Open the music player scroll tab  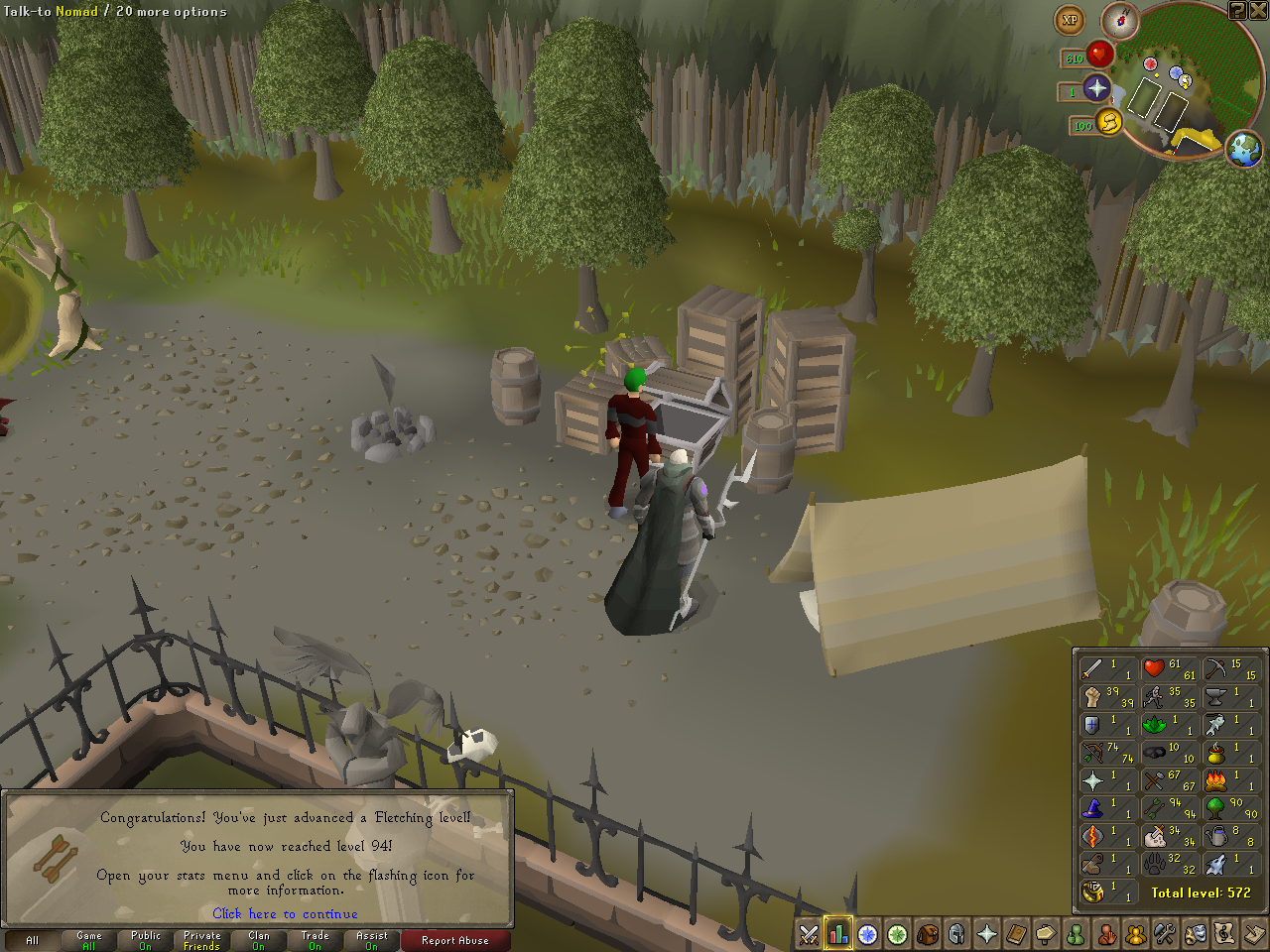[1225, 933]
